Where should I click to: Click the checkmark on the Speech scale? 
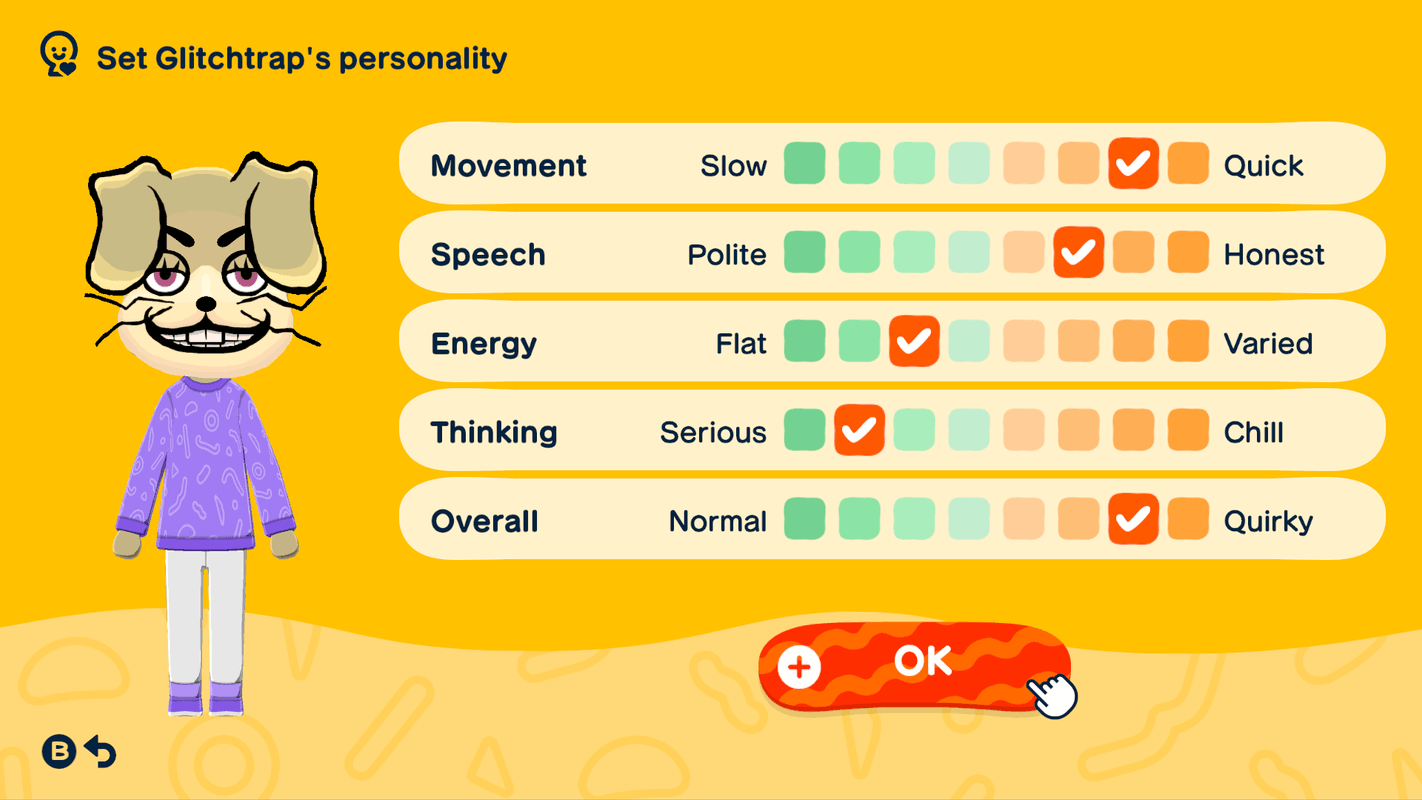[1078, 253]
